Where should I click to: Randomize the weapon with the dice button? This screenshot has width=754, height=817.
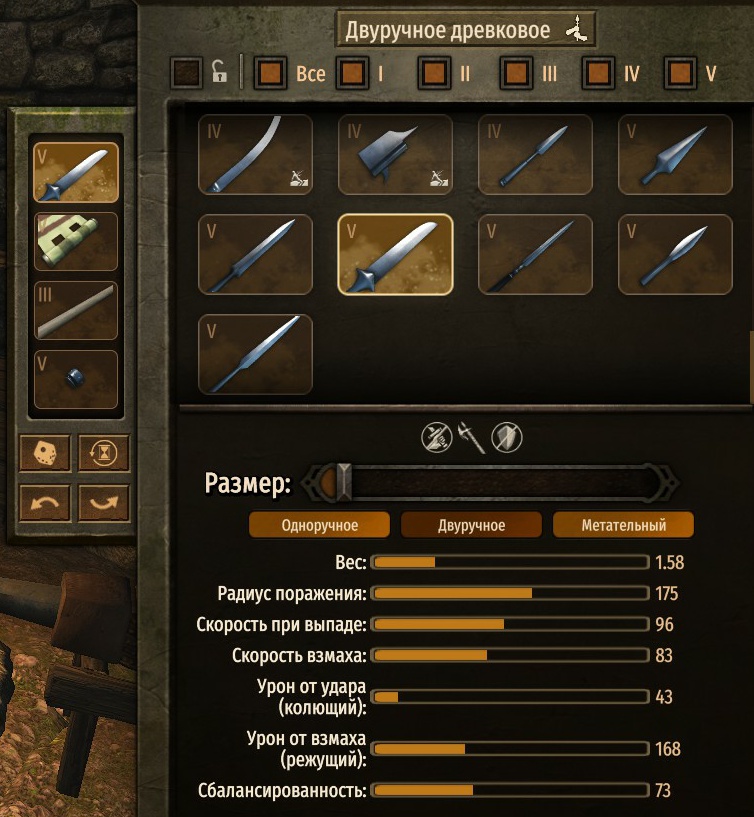(x=45, y=453)
